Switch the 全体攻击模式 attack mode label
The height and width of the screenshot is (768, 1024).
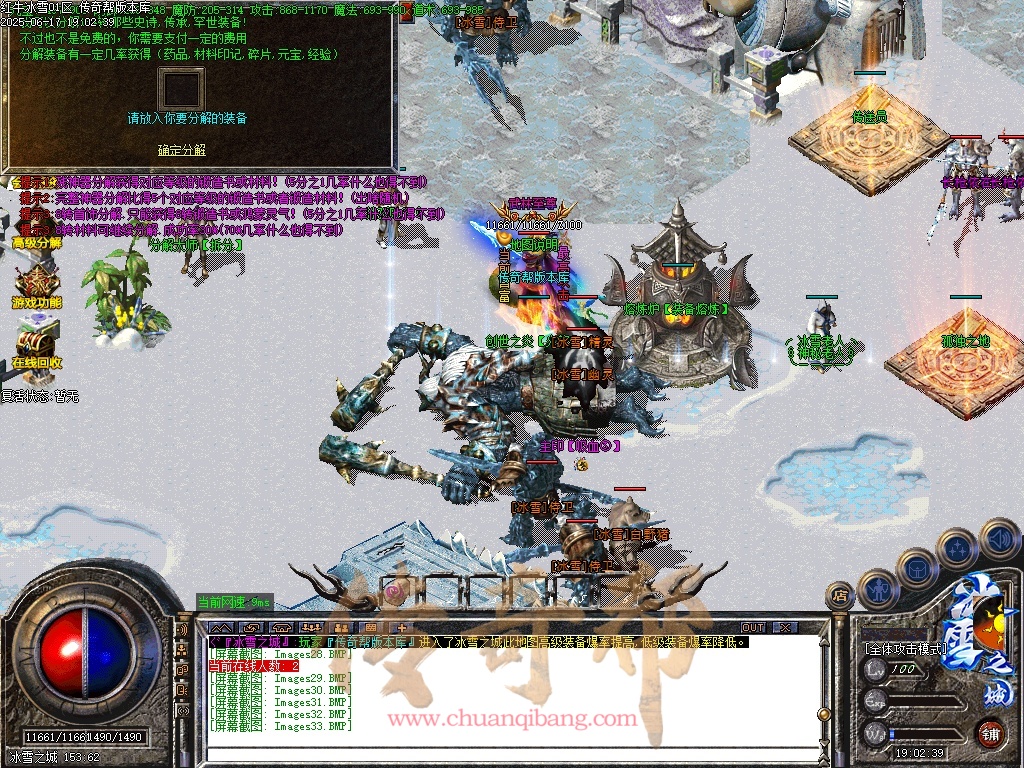905,648
